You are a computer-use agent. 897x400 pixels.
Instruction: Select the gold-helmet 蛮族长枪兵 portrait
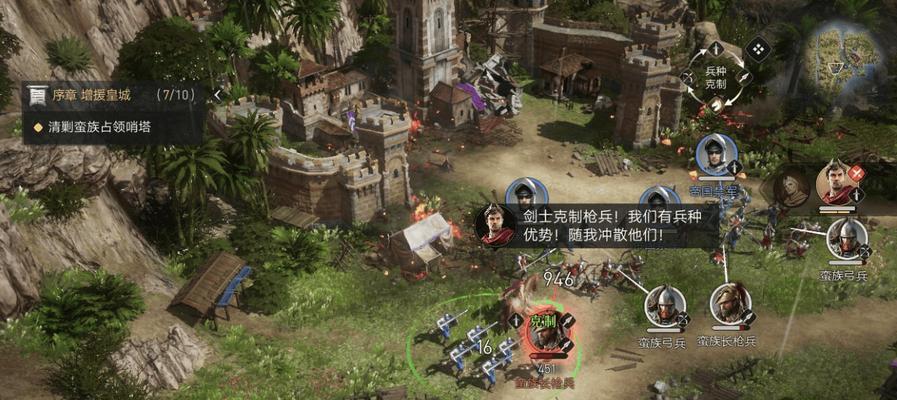tap(729, 304)
